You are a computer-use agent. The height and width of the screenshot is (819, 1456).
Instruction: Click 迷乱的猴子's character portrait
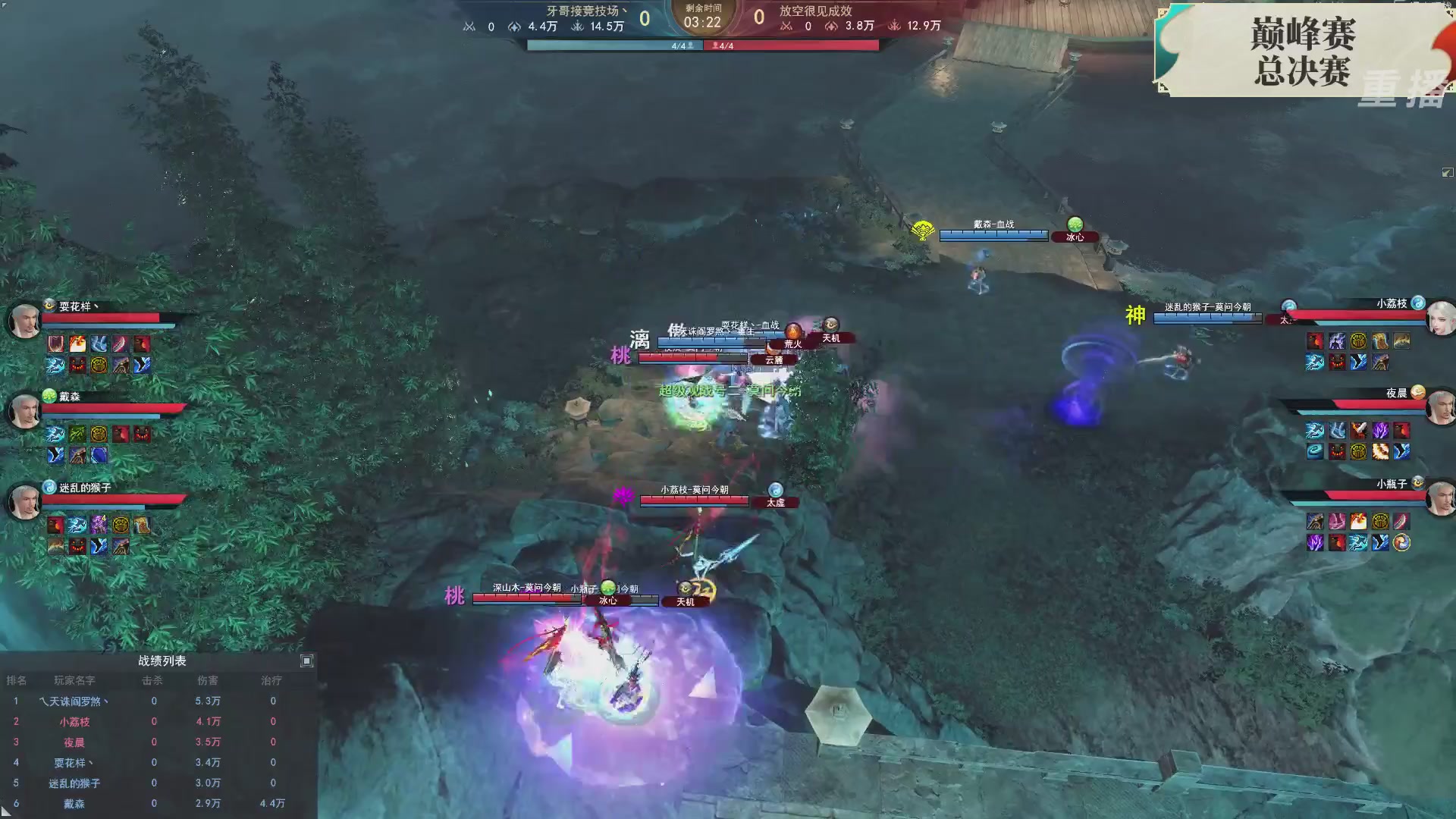[x=24, y=501]
